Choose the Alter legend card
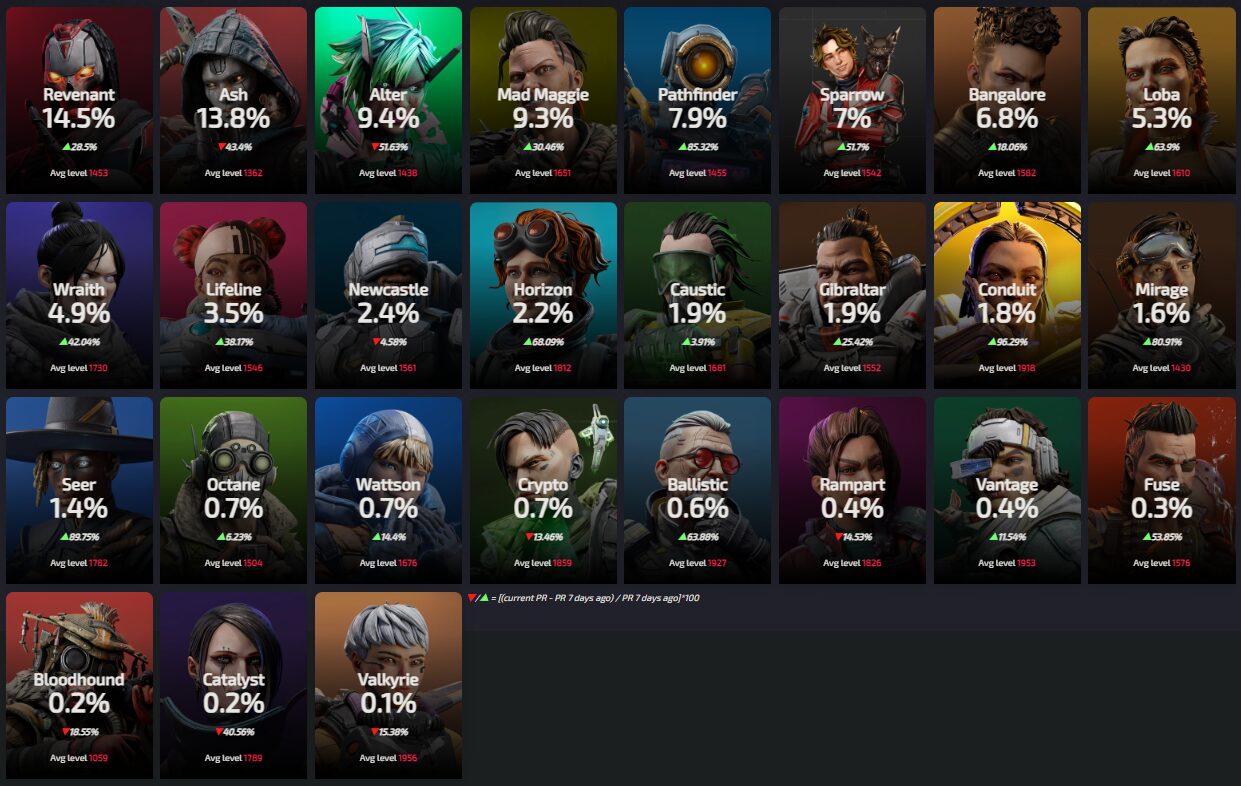Screen dimensions: 1241x786 coord(388,100)
